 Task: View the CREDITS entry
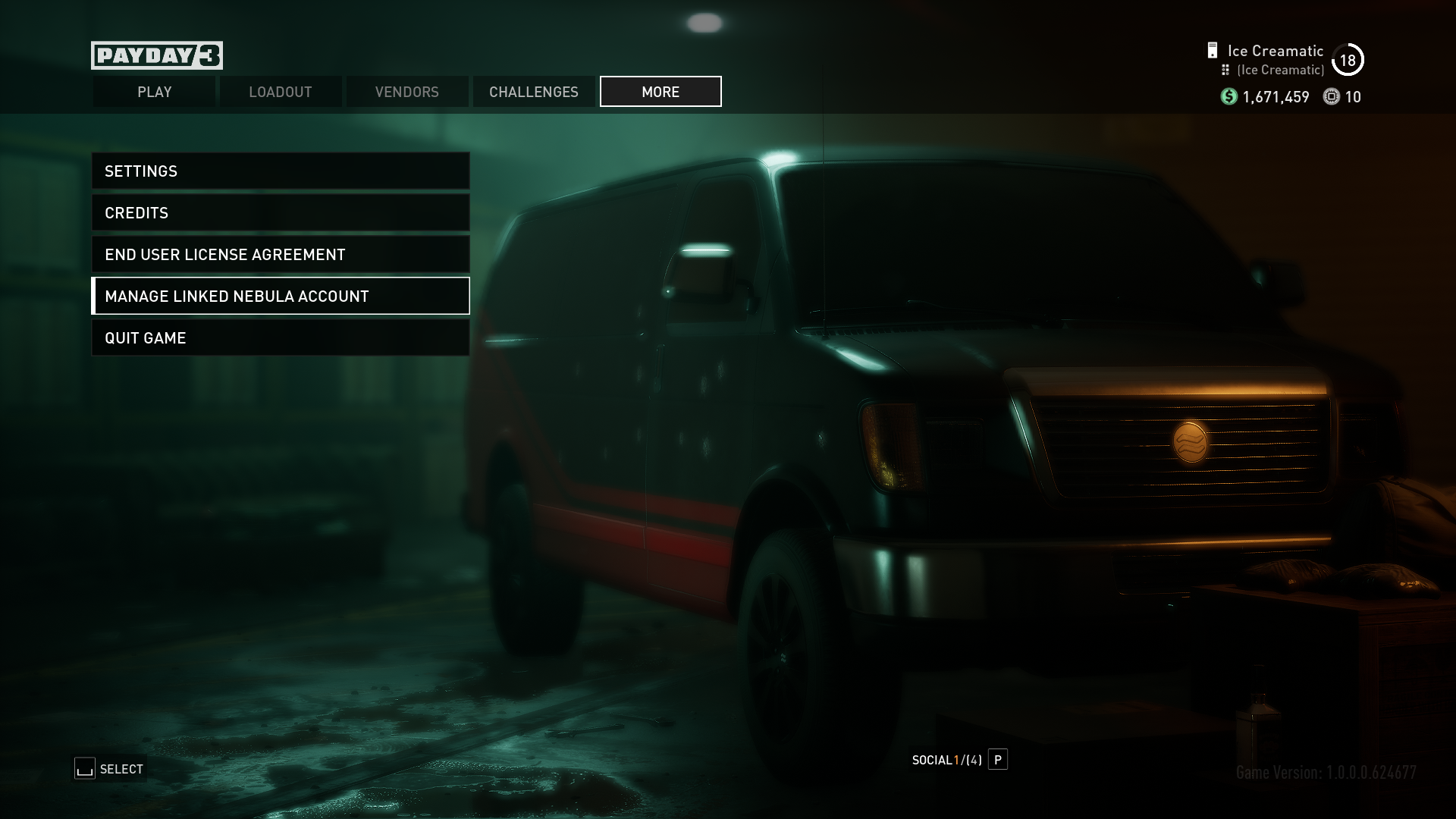pos(281,212)
